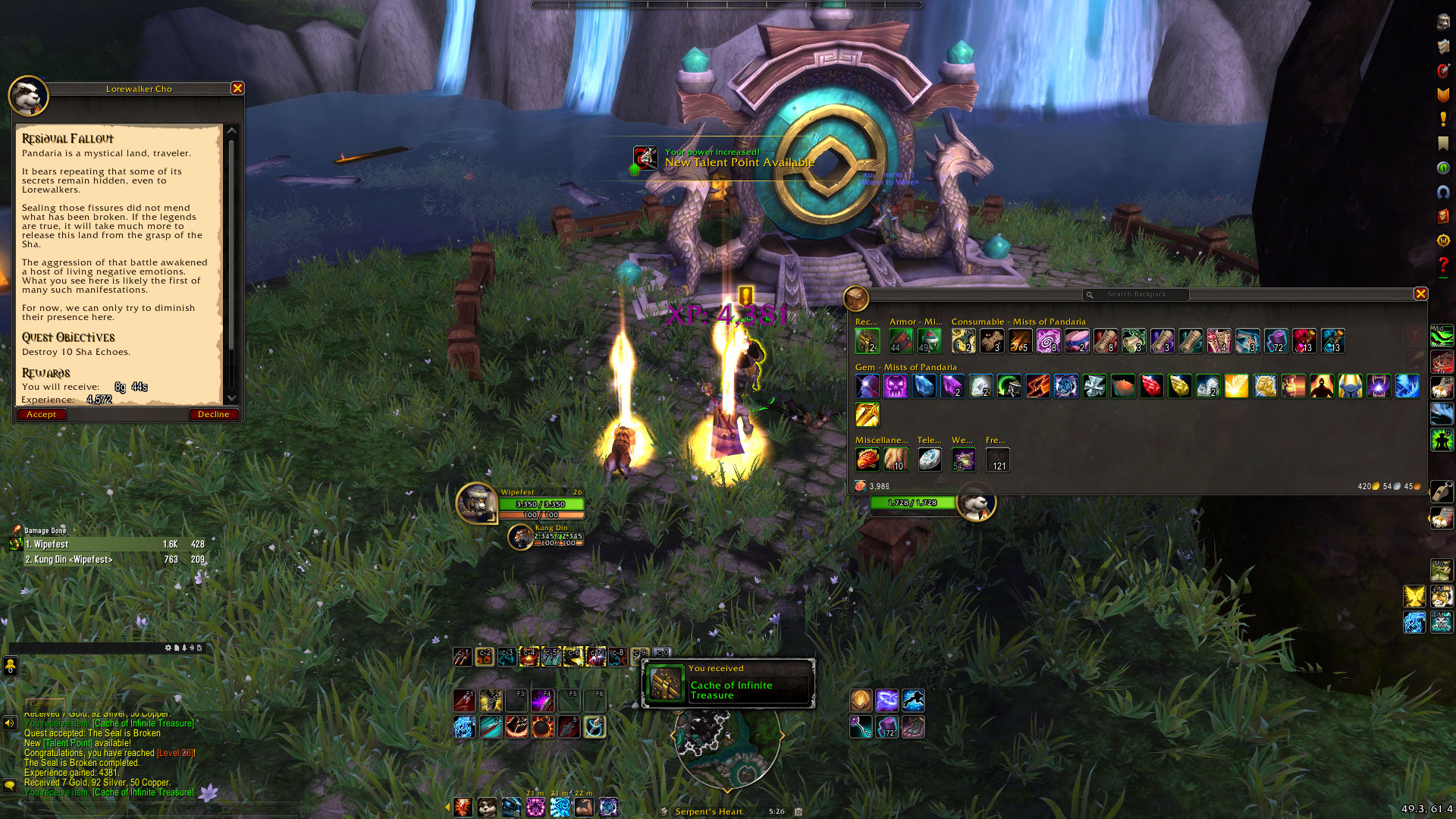The height and width of the screenshot is (819, 1456).
Task: Click the Search Backpack field
Action: tap(1136, 294)
